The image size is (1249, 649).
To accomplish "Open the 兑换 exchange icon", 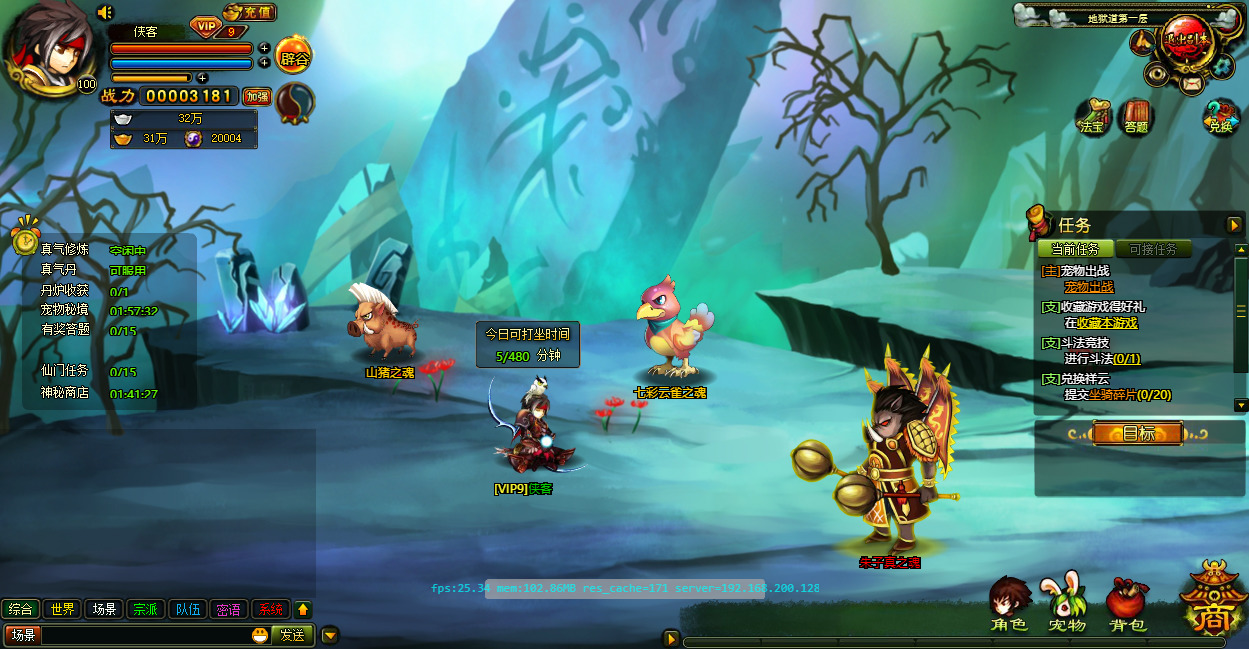I will pyautogui.click(x=1220, y=117).
